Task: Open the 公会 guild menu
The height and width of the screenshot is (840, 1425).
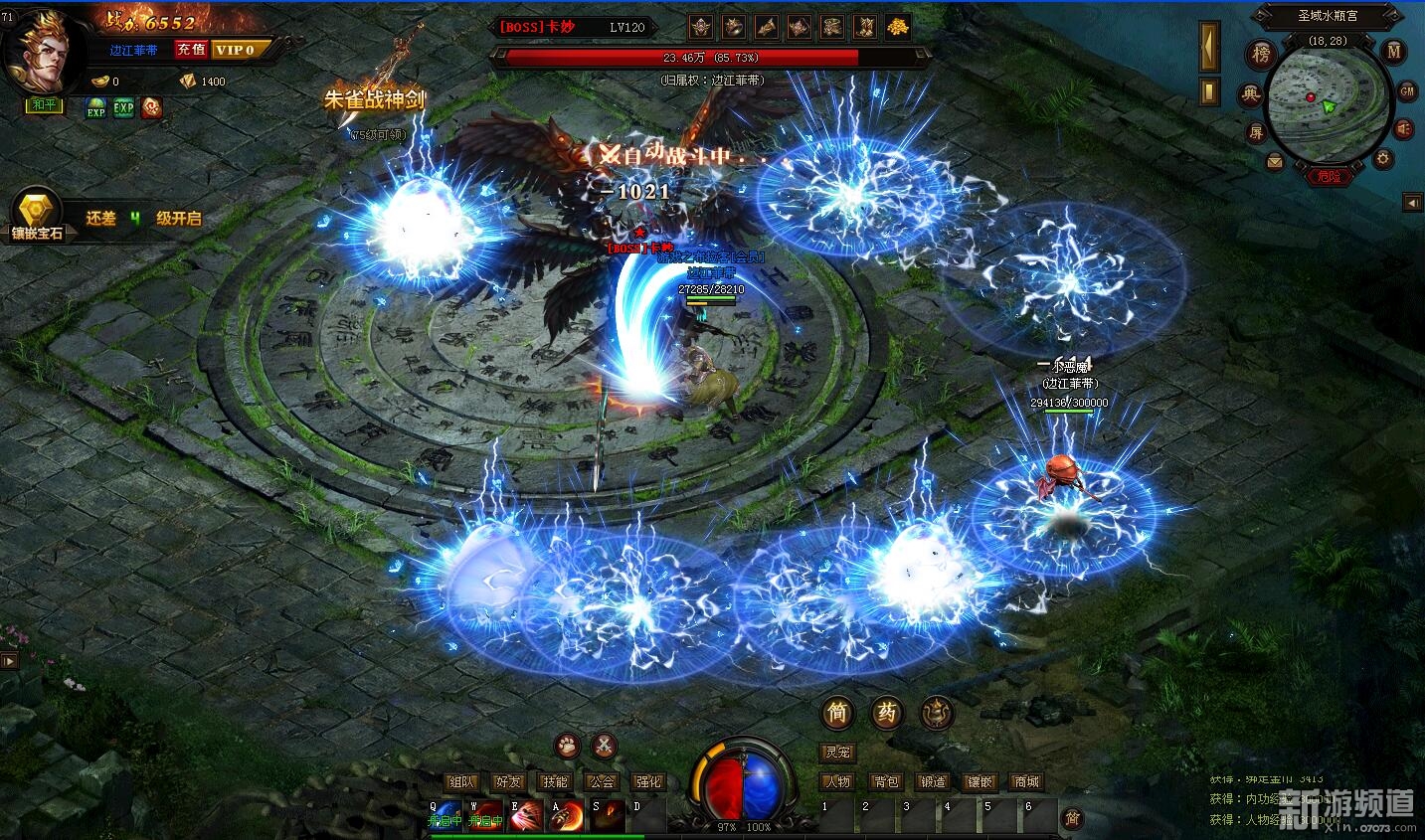Action: (x=602, y=782)
